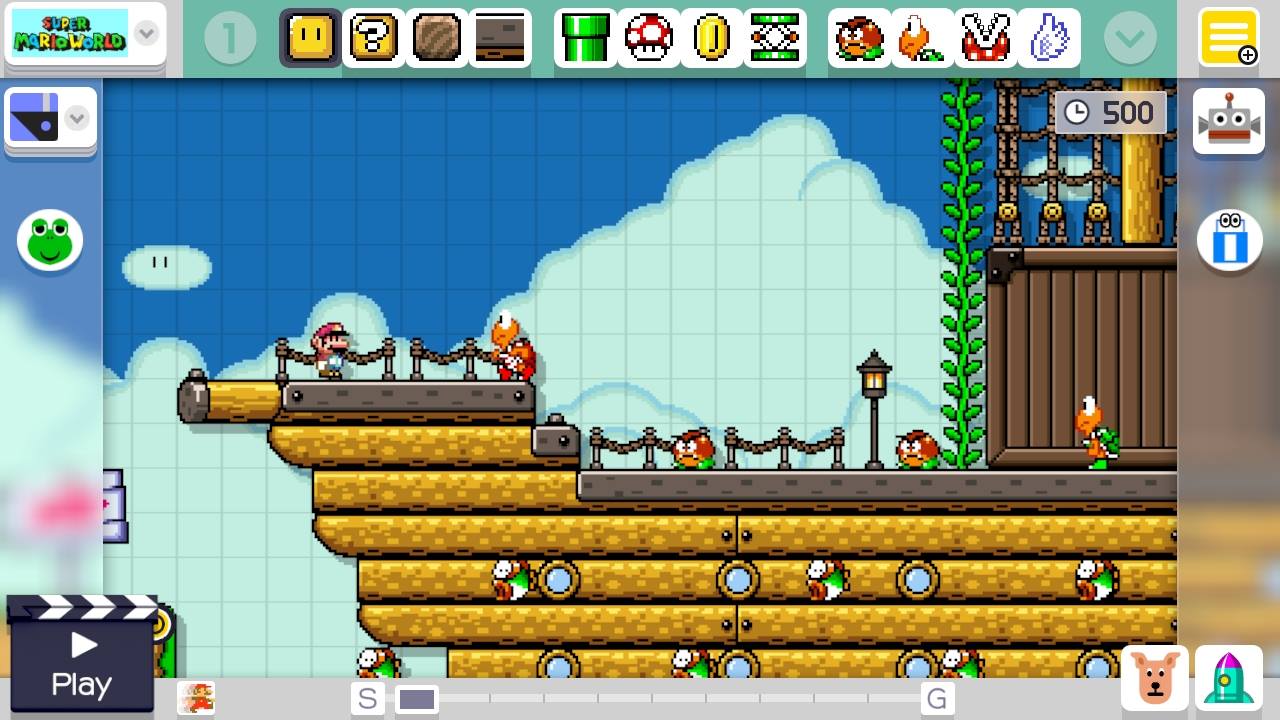Activate the Undodog undo button

click(x=1155, y=678)
